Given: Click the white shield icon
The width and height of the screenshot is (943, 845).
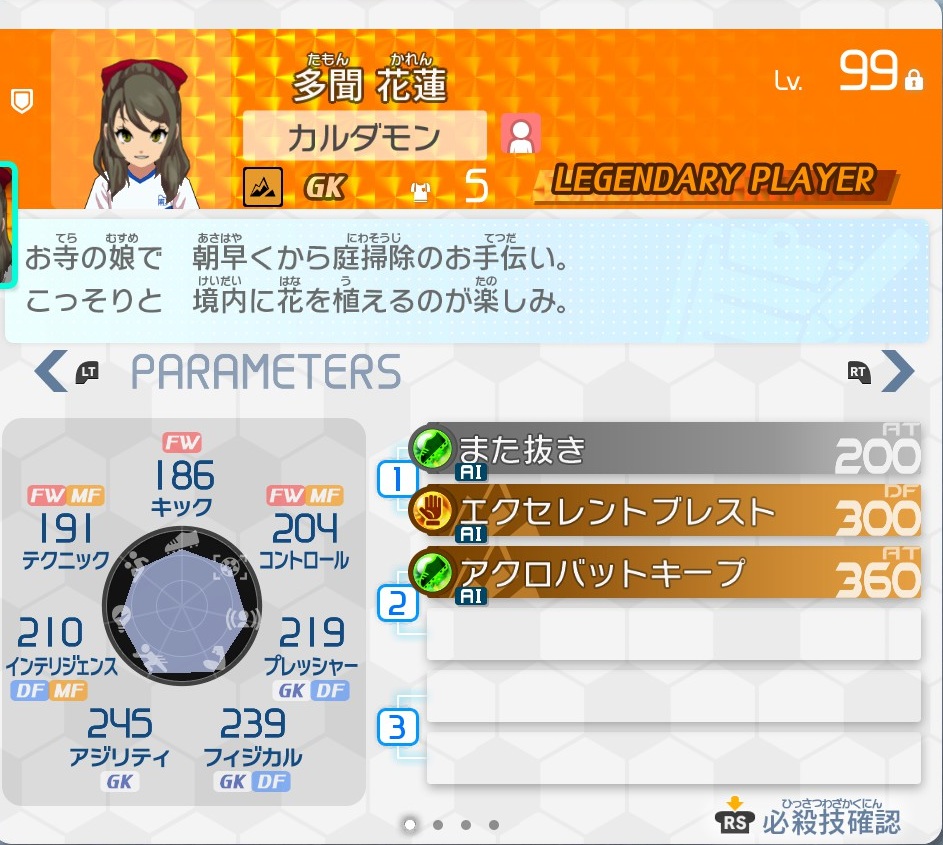Looking at the screenshot, I should tap(22, 101).
